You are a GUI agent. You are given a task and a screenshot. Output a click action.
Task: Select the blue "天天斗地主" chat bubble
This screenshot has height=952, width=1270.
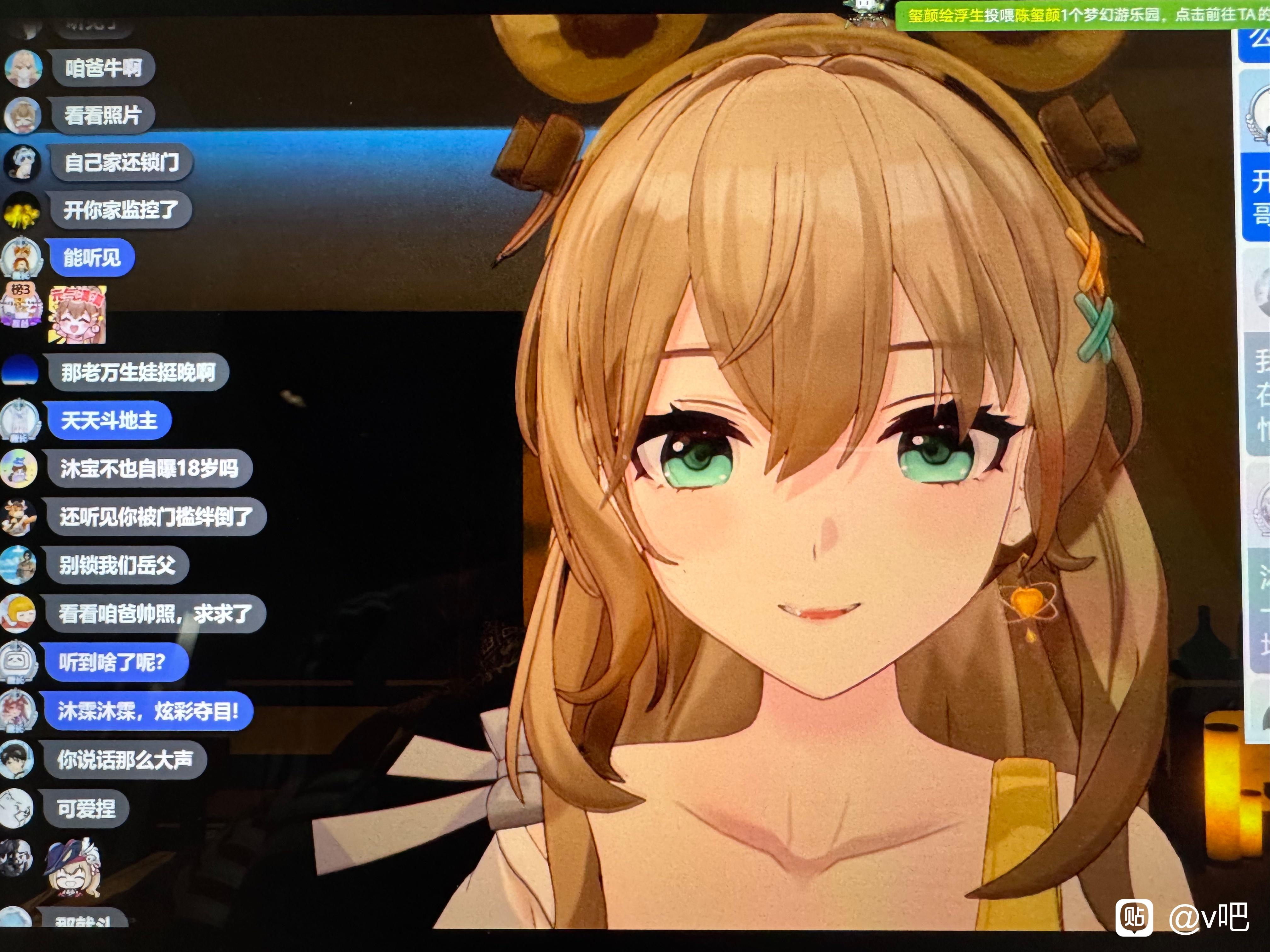(x=109, y=421)
